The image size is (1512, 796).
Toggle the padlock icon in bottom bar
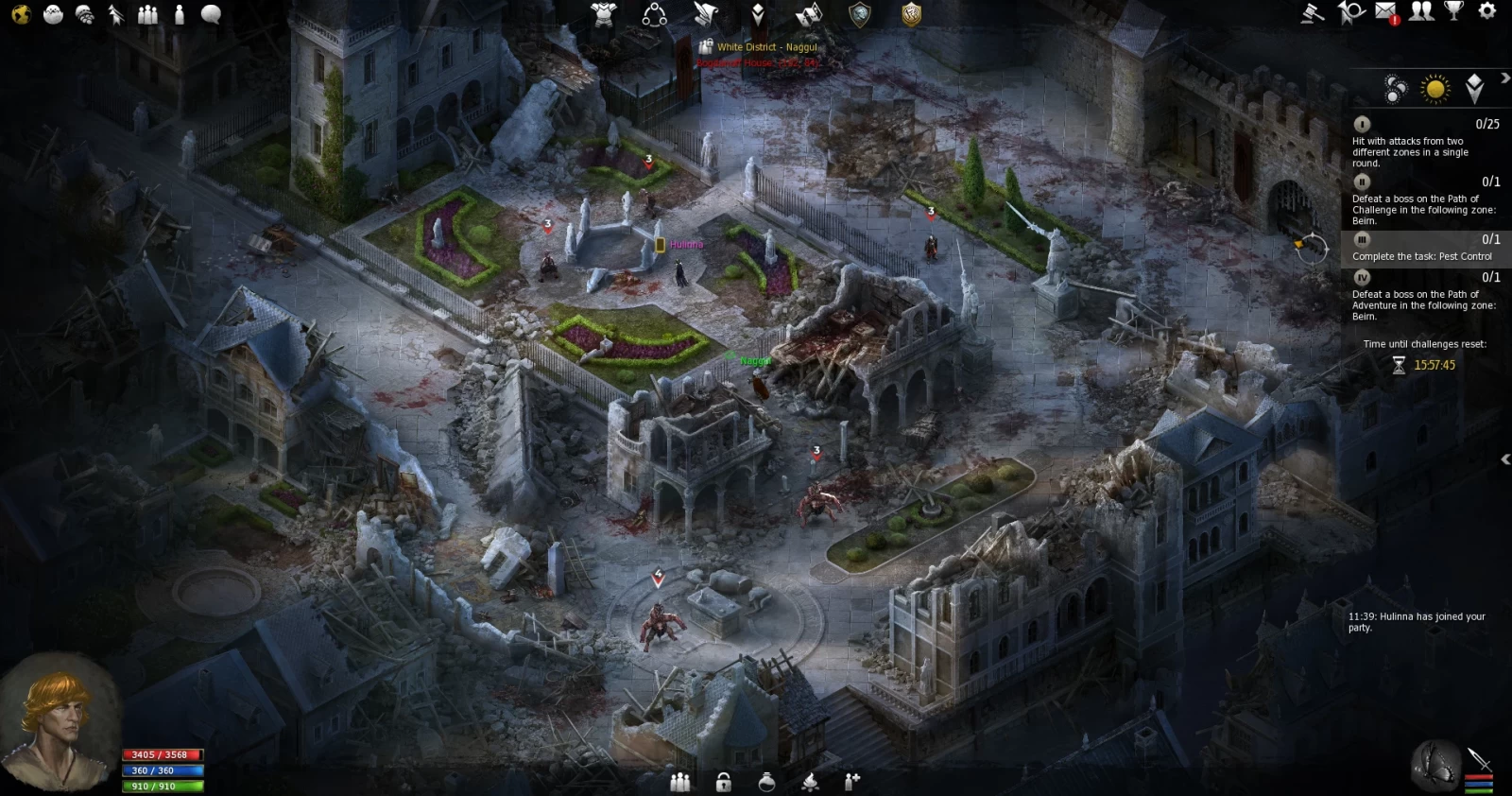(723, 782)
